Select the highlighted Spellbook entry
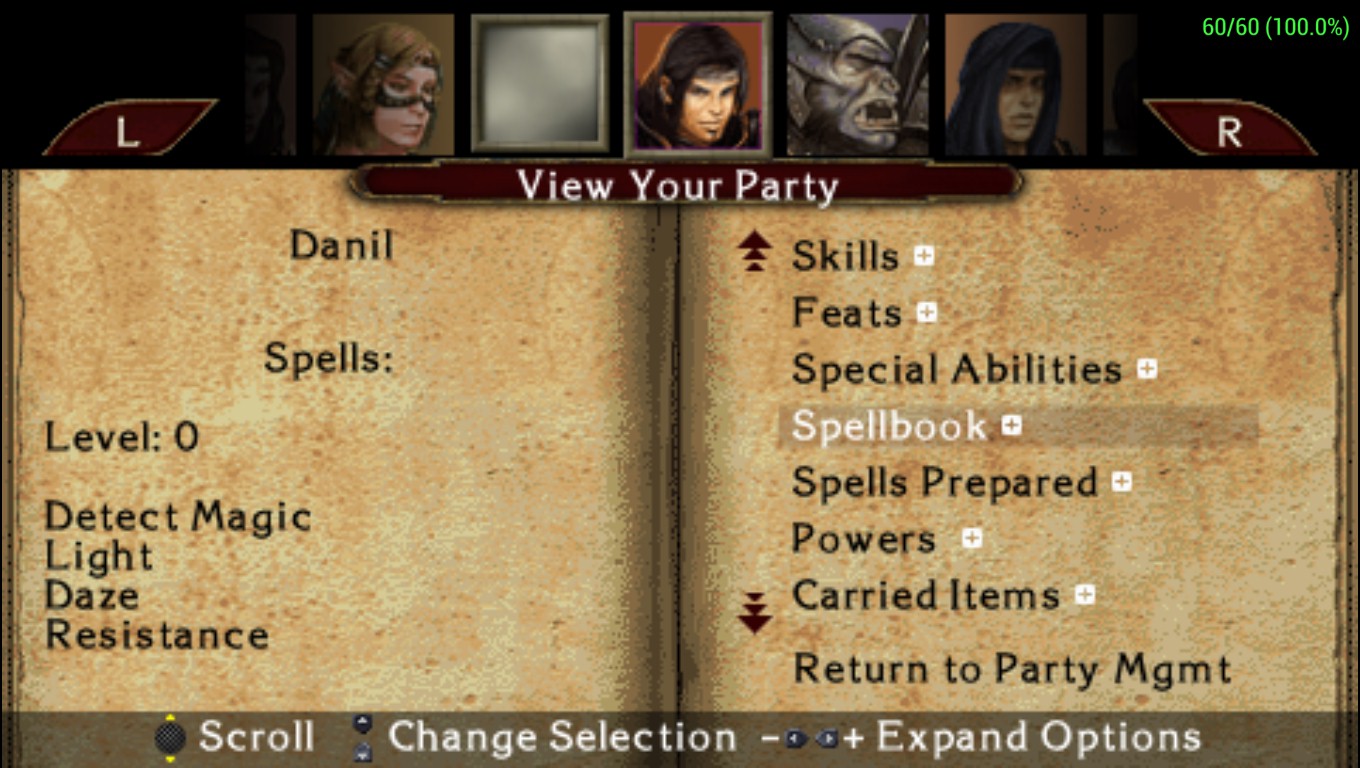1360x768 pixels. (889, 427)
